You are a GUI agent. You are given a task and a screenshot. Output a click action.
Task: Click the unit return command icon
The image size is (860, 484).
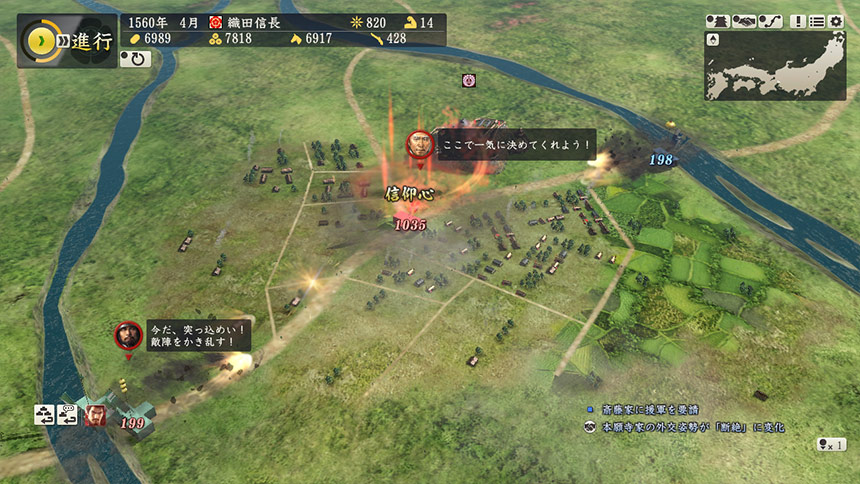pos(45,414)
